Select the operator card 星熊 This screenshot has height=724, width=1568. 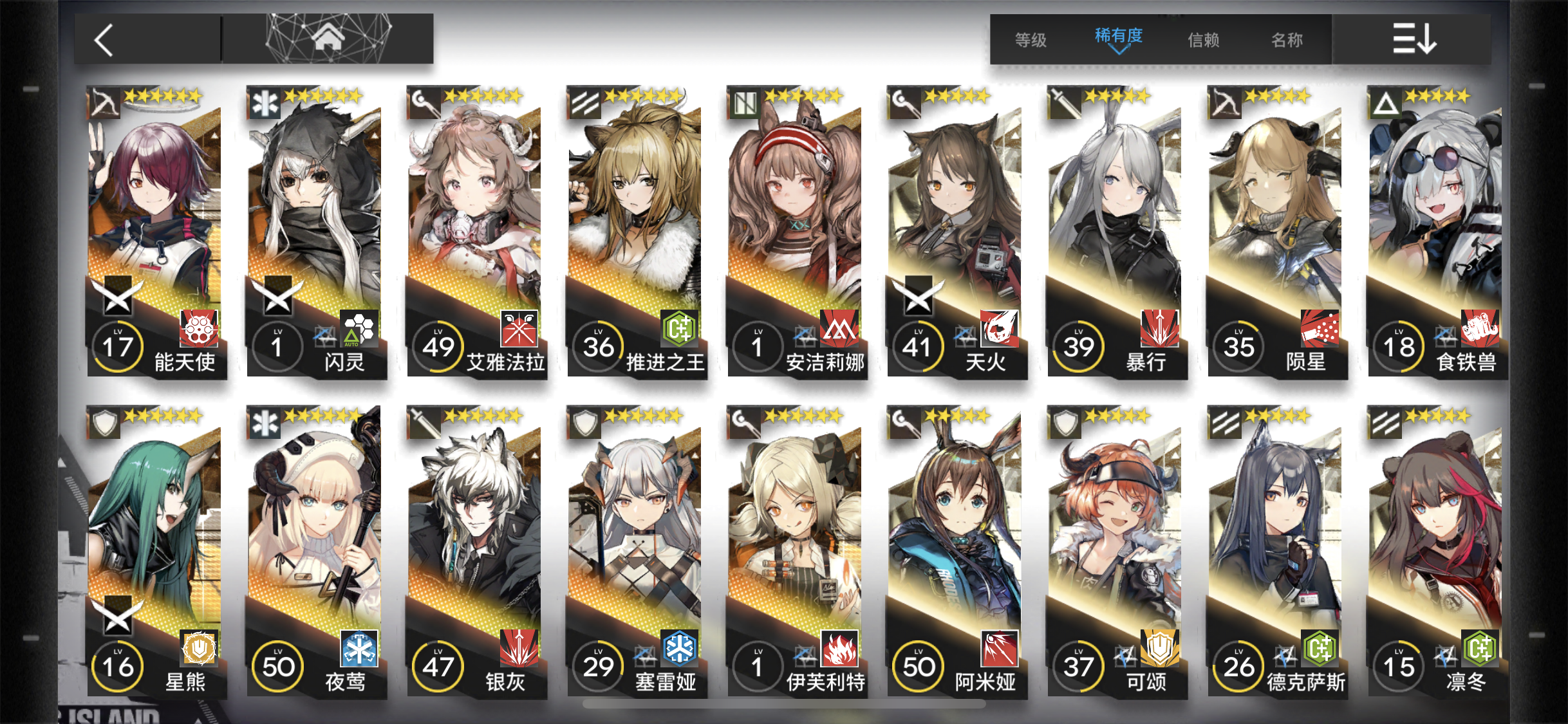coord(154,552)
